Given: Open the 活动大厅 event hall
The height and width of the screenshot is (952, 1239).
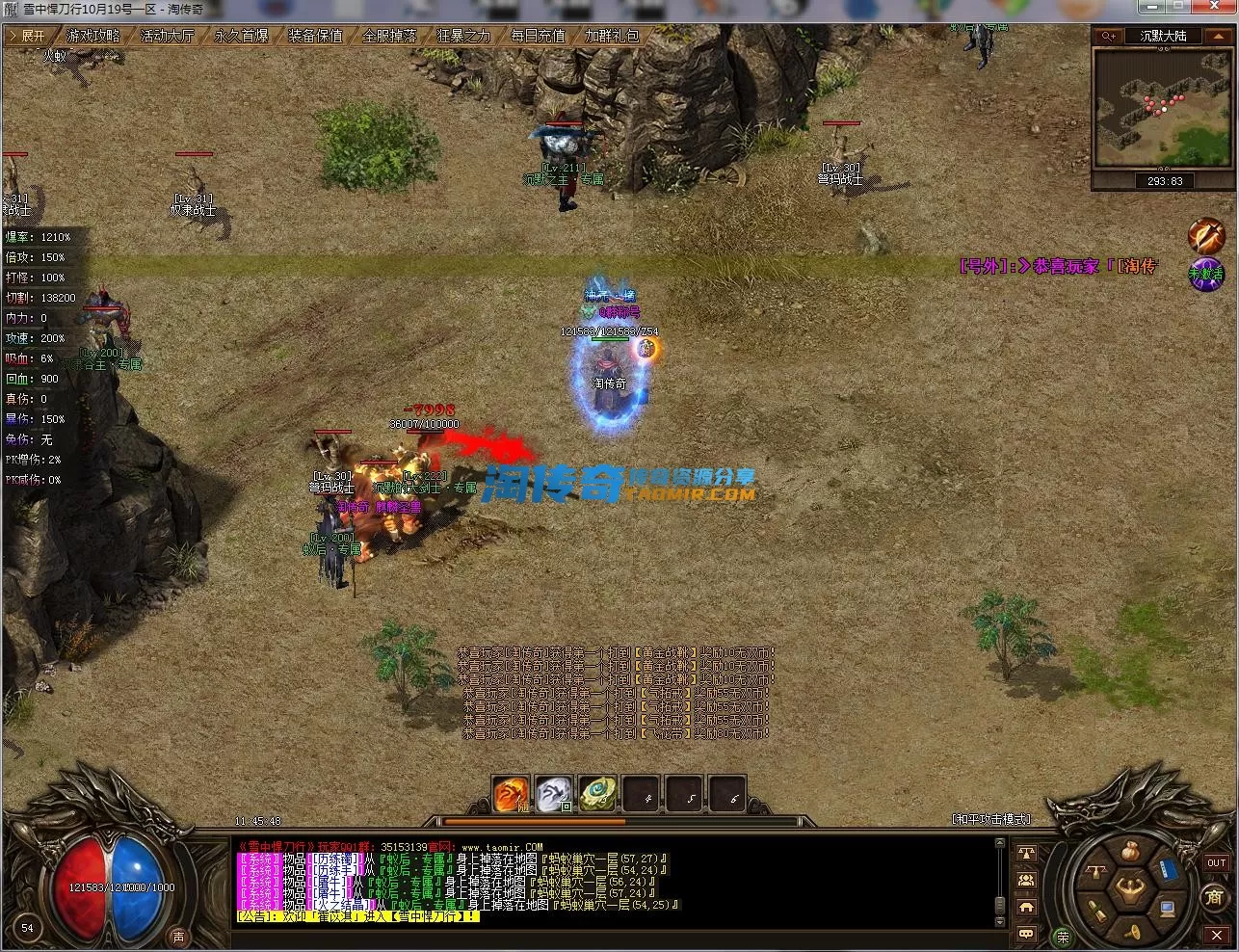Looking at the screenshot, I should coord(167,36).
